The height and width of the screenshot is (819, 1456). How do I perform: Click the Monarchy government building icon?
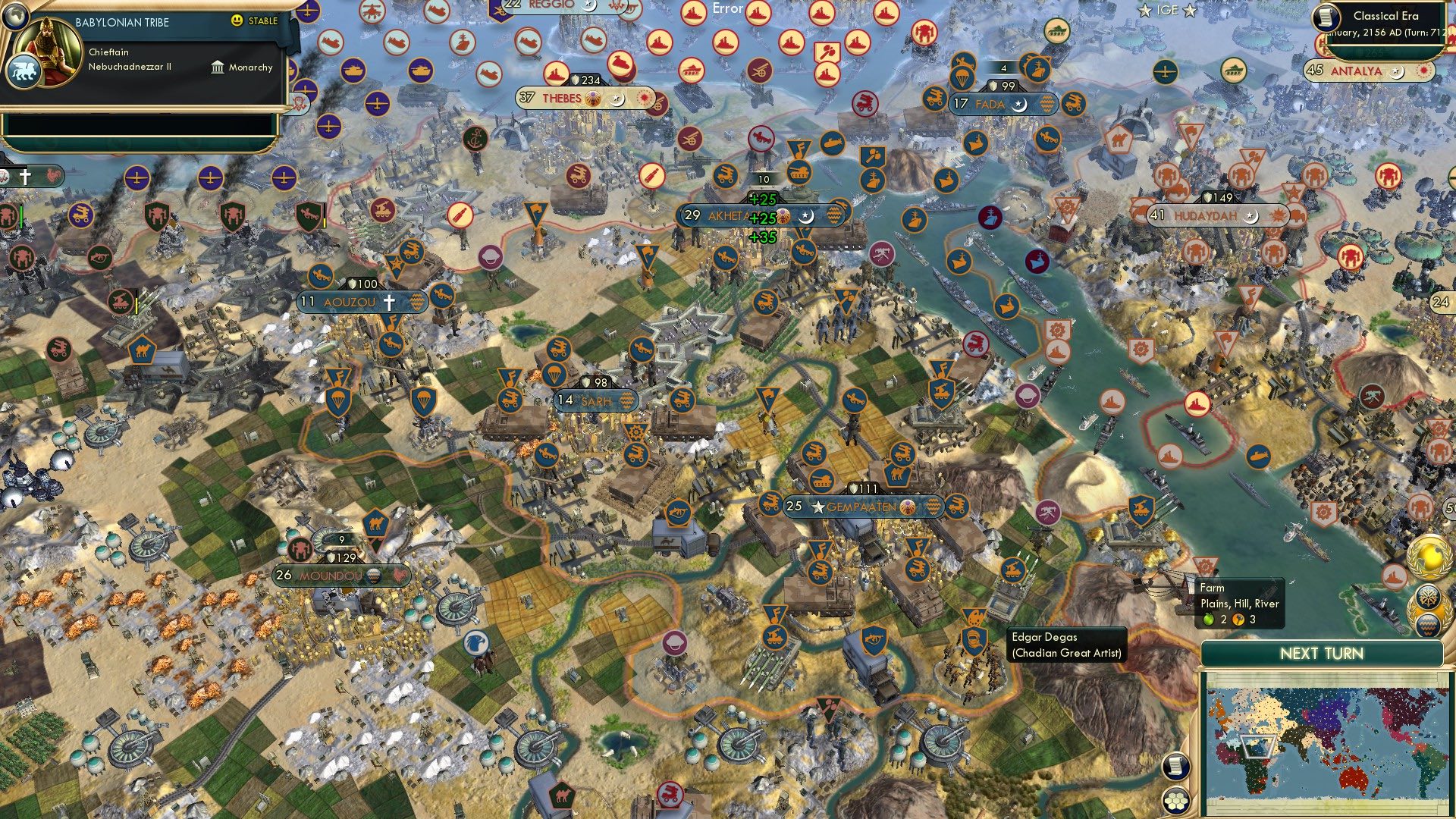point(217,67)
